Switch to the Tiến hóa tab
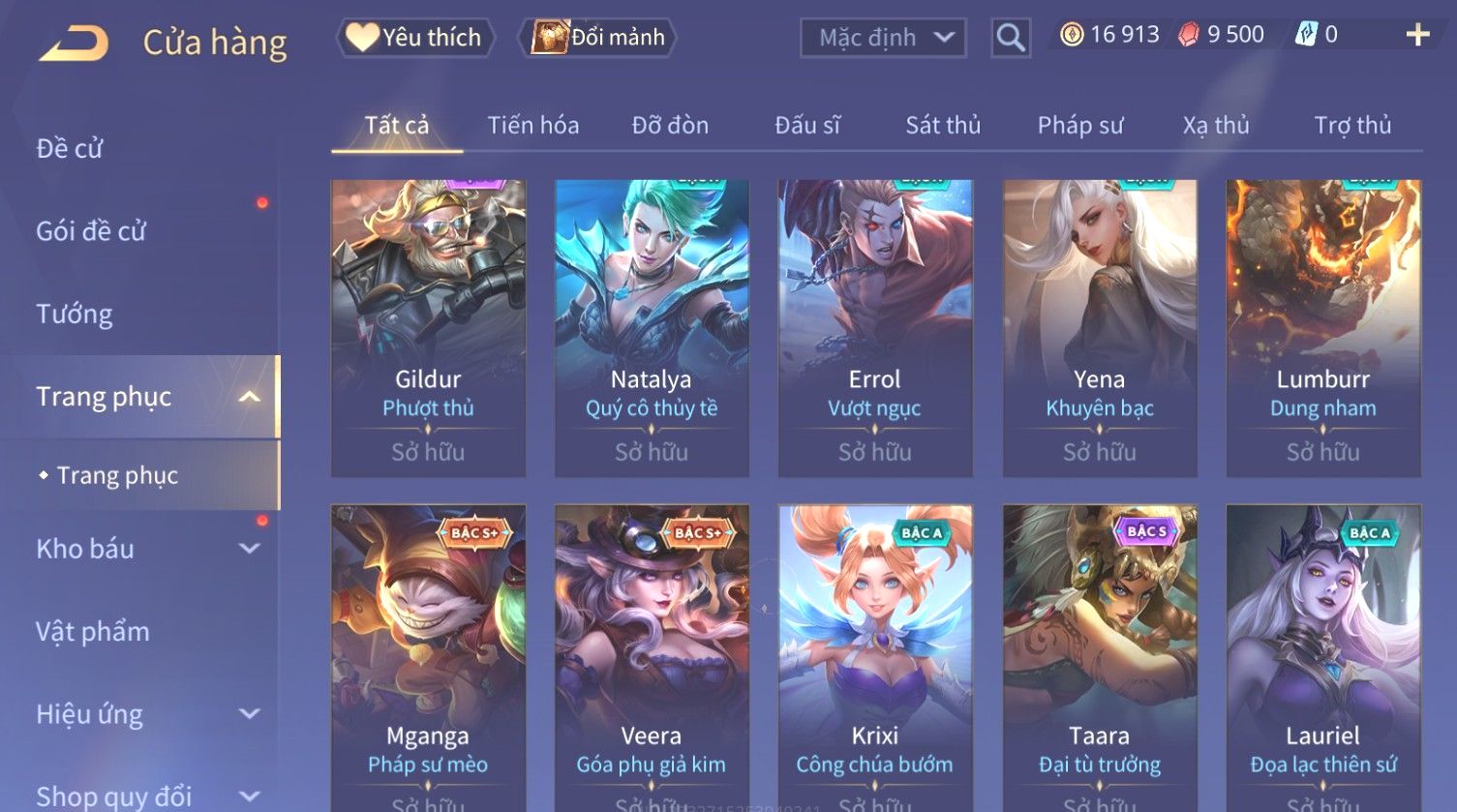1457x812 pixels. [x=532, y=126]
